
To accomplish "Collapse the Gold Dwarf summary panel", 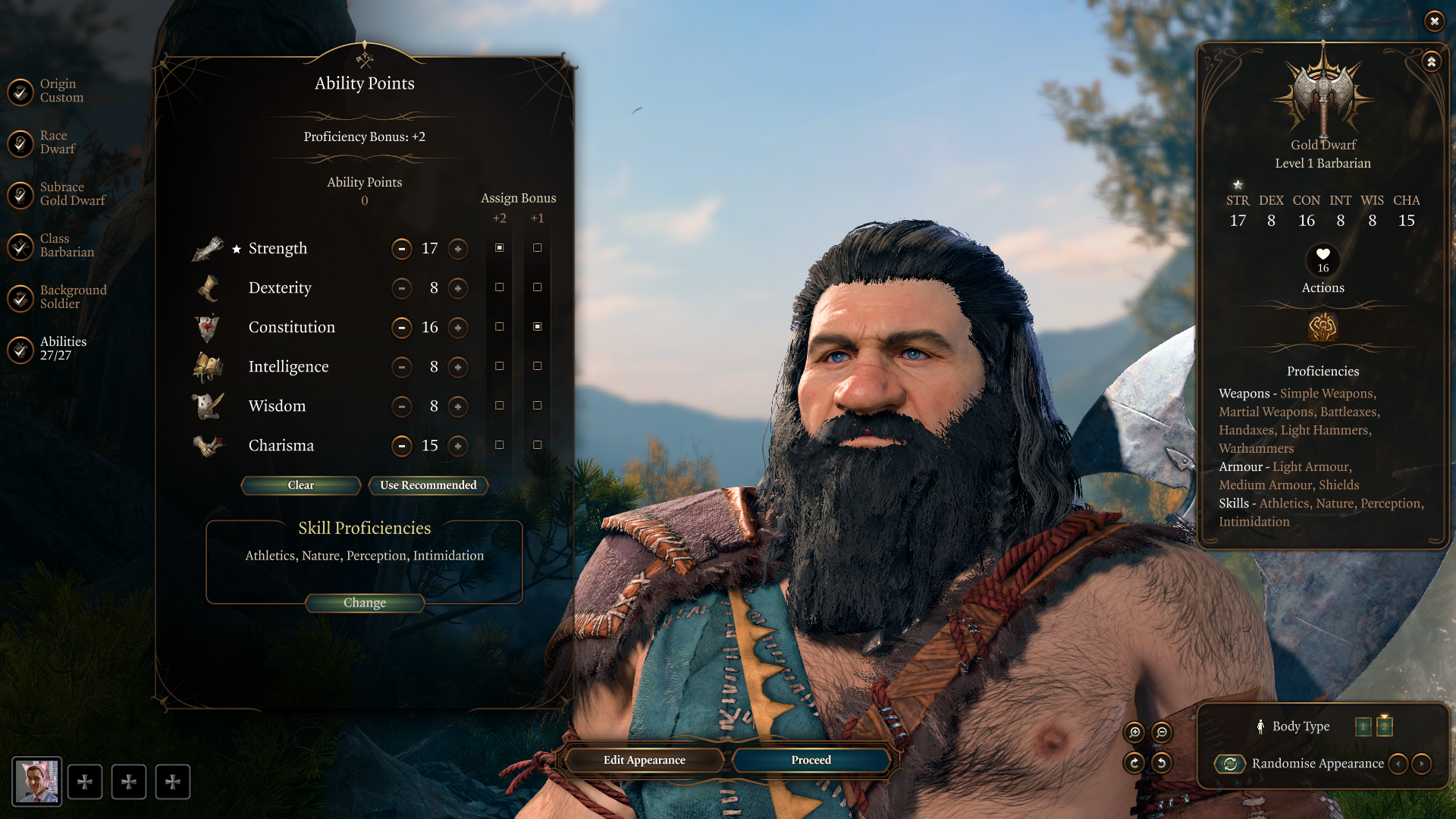I will (1431, 61).
